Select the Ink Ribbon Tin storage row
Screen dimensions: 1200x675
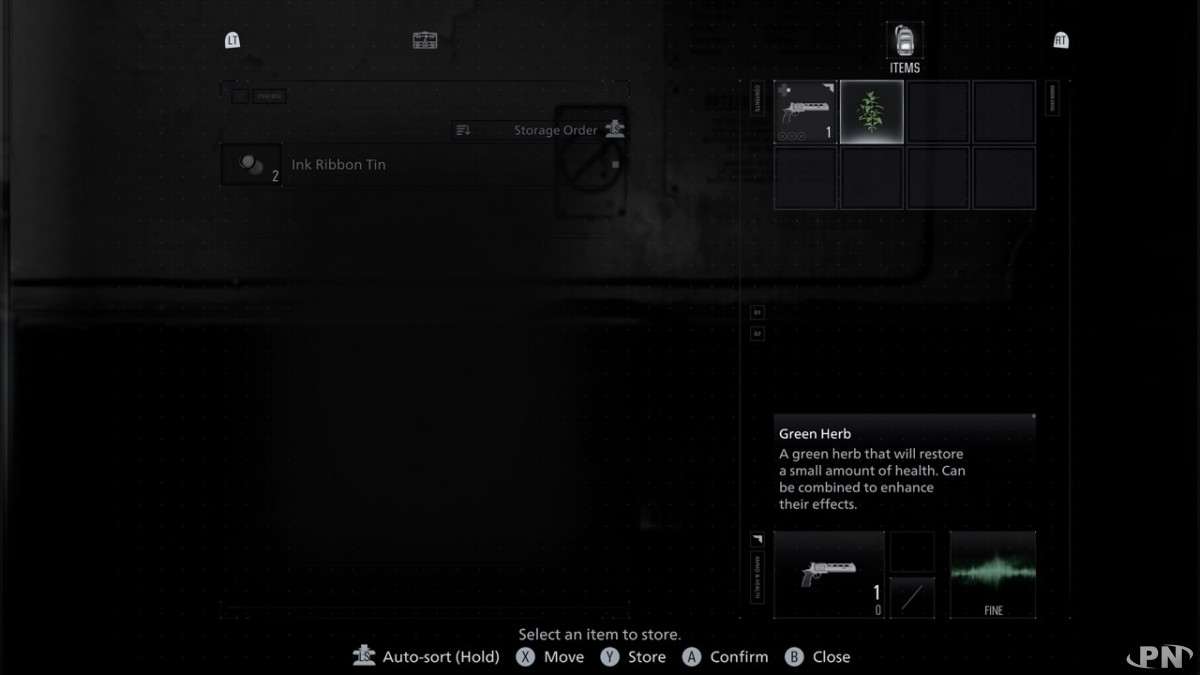pos(338,165)
